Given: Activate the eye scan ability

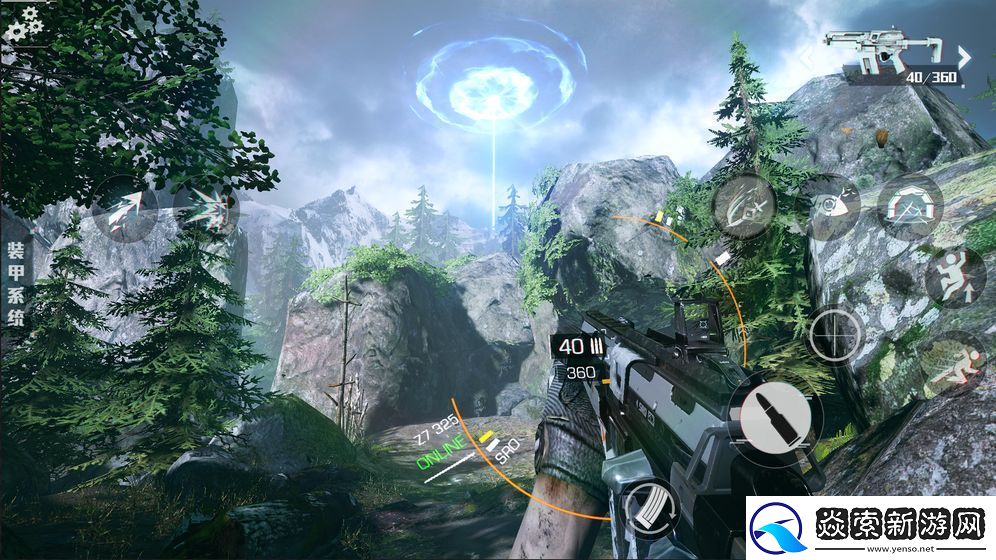Looking at the screenshot, I should (829, 207).
